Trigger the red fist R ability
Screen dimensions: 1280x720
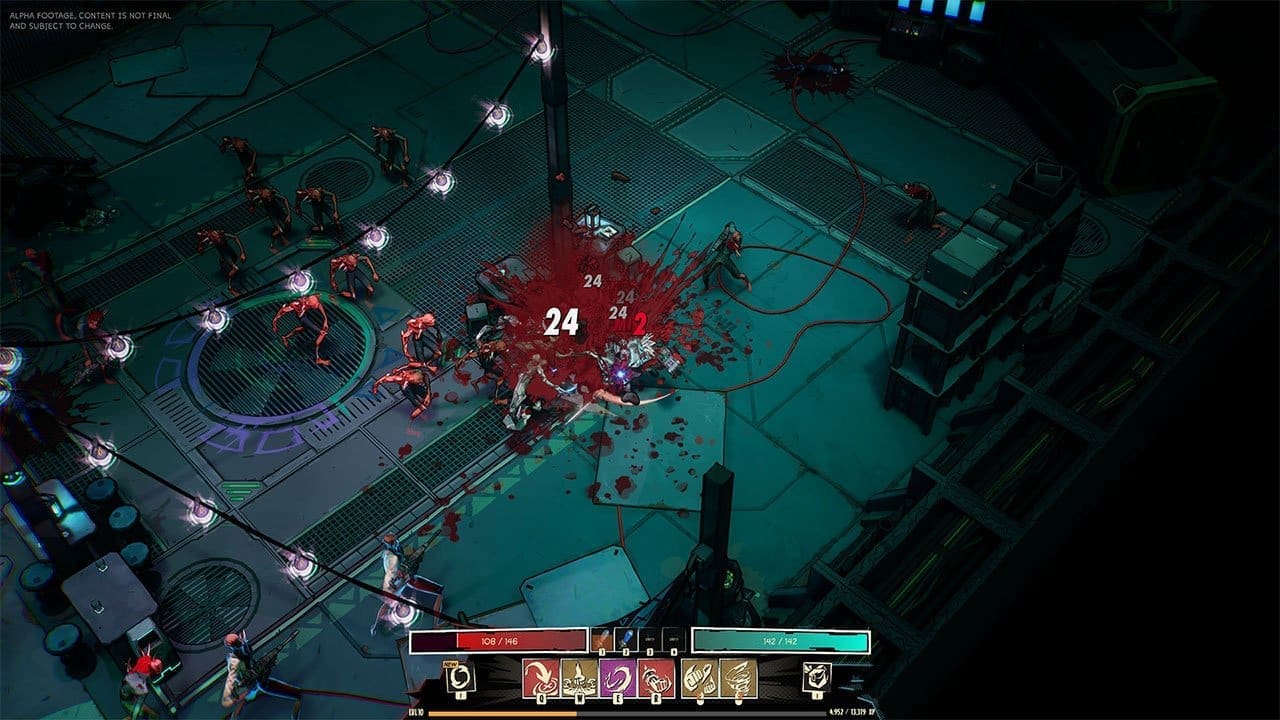pos(656,679)
